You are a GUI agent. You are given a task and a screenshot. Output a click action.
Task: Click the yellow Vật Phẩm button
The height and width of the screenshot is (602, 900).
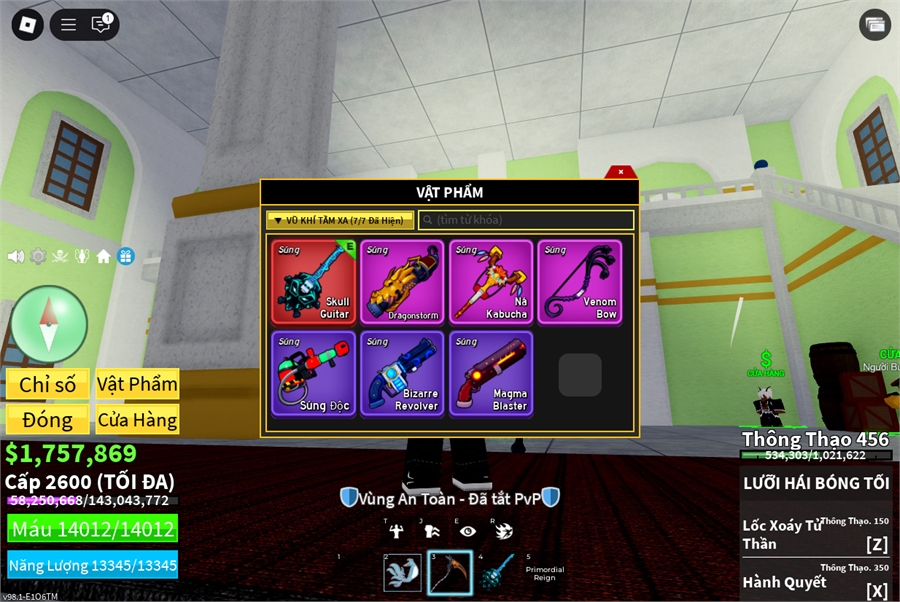point(137,384)
